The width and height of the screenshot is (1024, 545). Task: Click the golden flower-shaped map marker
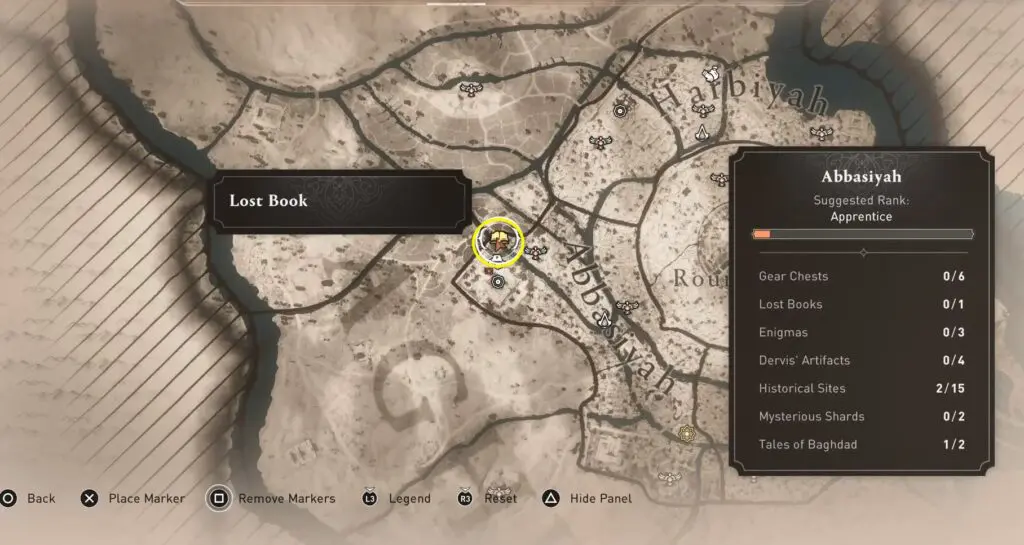coord(686,433)
